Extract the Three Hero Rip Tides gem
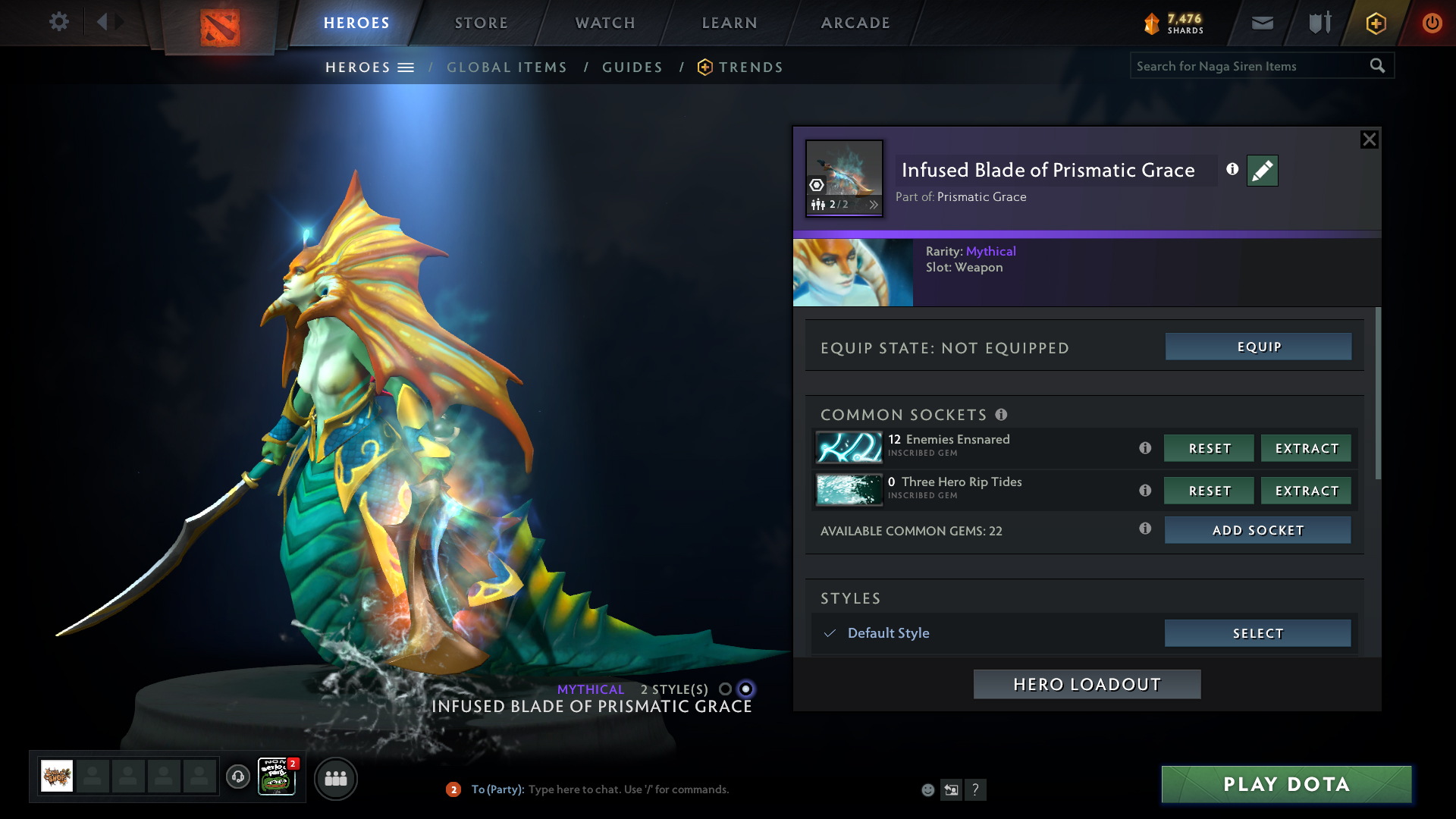The width and height of the screenshot is (1456, 819). point(1306,491)
